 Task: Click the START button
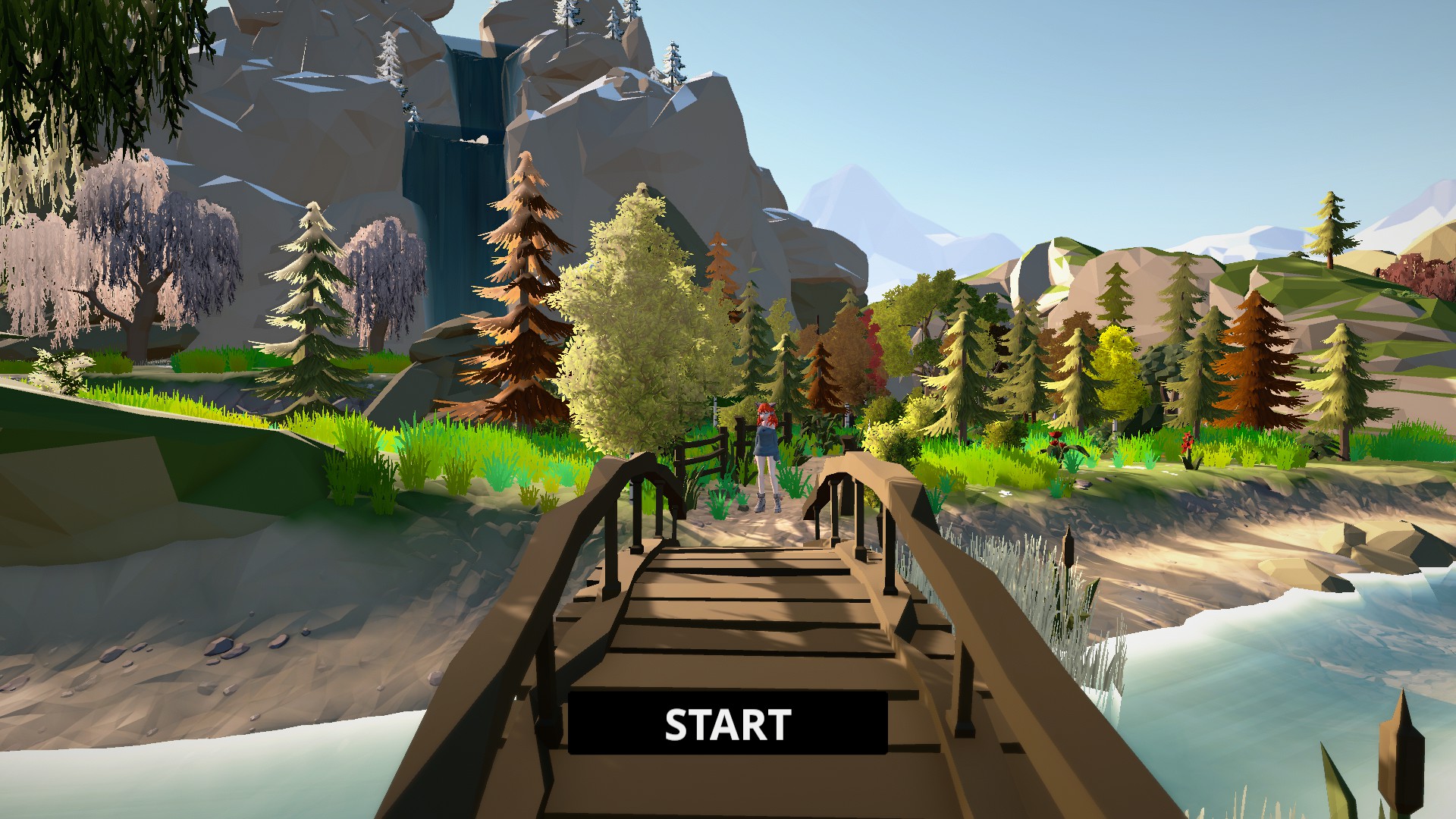727,723
